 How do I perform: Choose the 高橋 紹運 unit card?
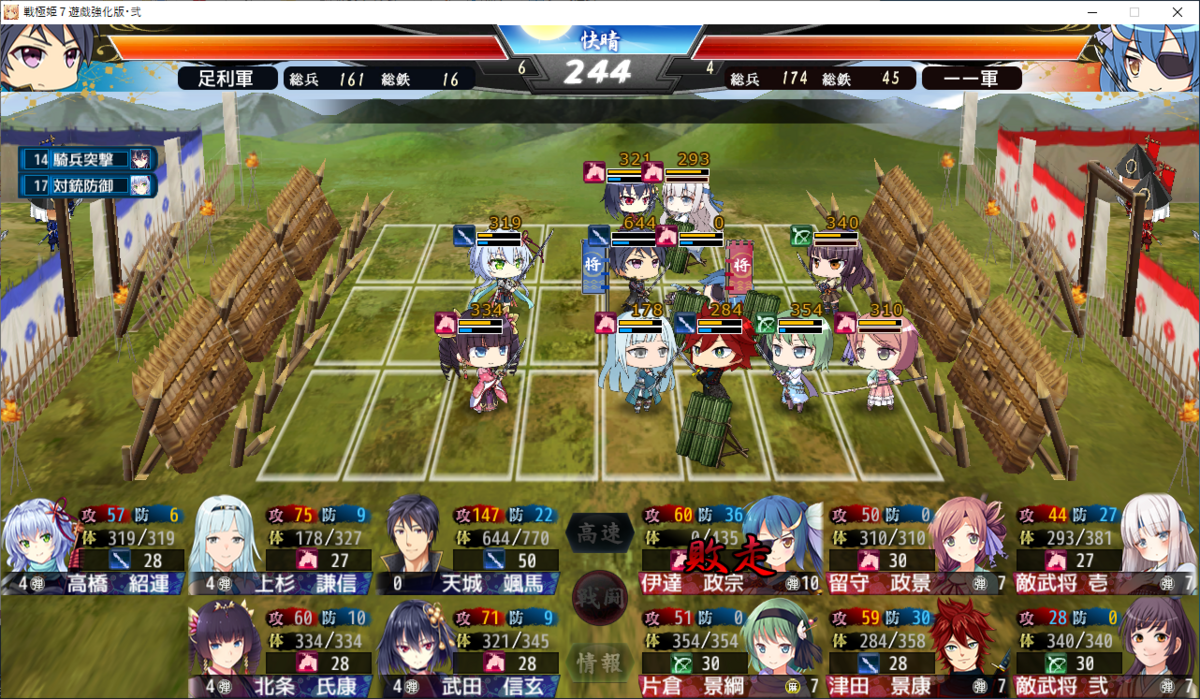[95, 548]
